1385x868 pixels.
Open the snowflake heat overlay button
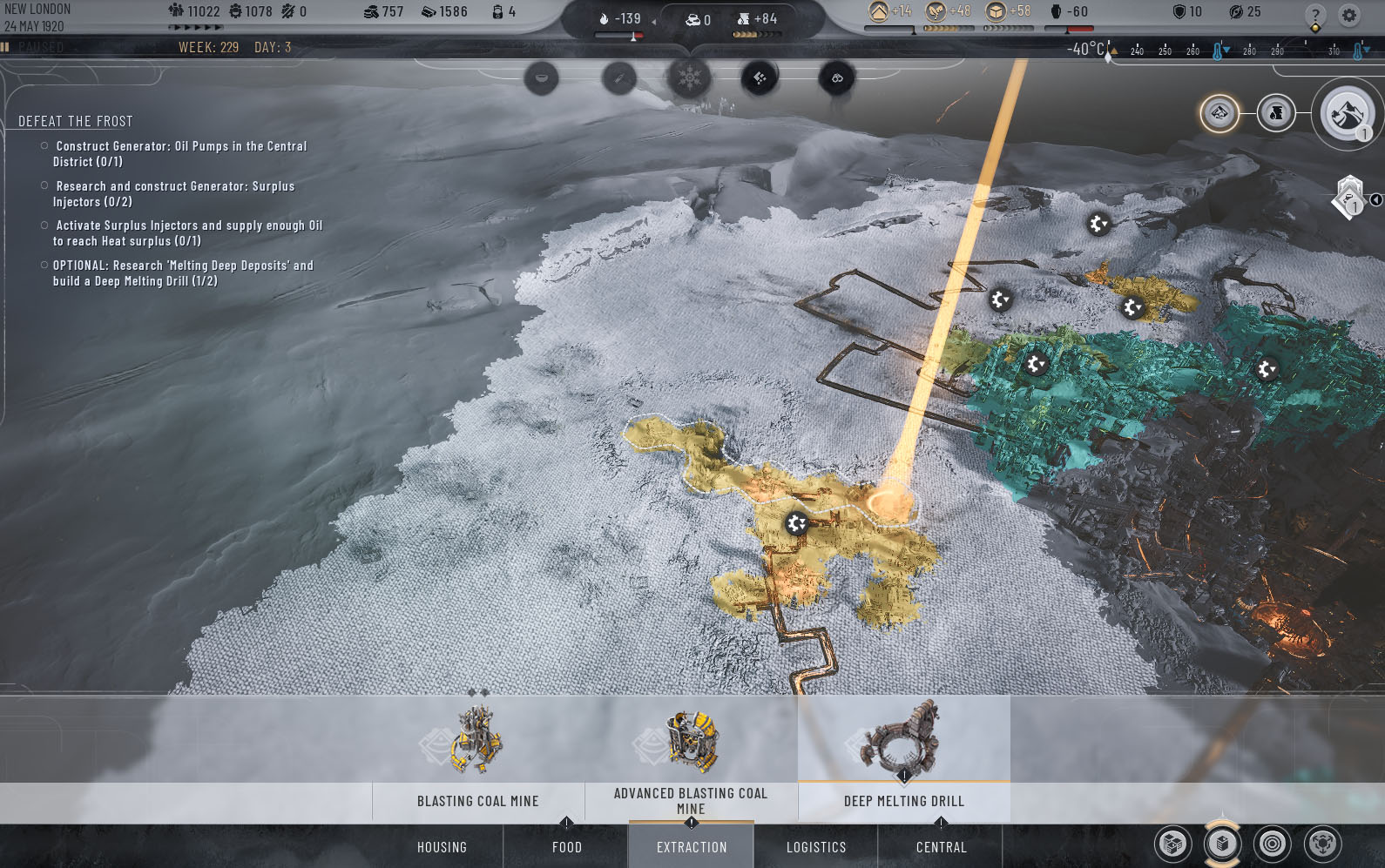tap(689, 78)
